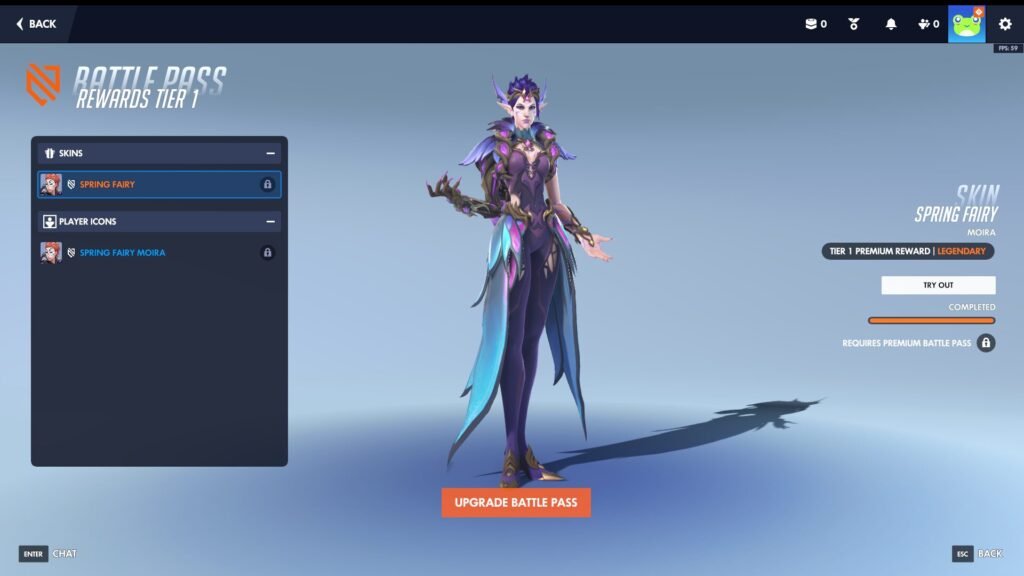The height and width of the screenshot is (576, 1024).
Task: Show notifications via the bell icon
Action: 891,24
